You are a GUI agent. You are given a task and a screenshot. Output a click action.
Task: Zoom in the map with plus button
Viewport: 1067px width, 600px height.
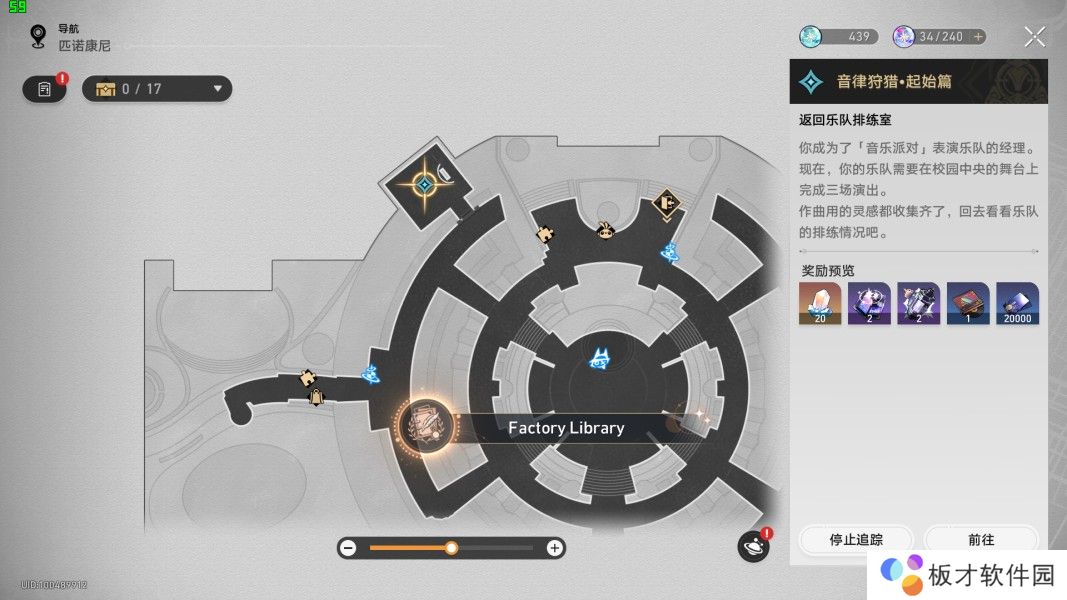click(554, 548)
